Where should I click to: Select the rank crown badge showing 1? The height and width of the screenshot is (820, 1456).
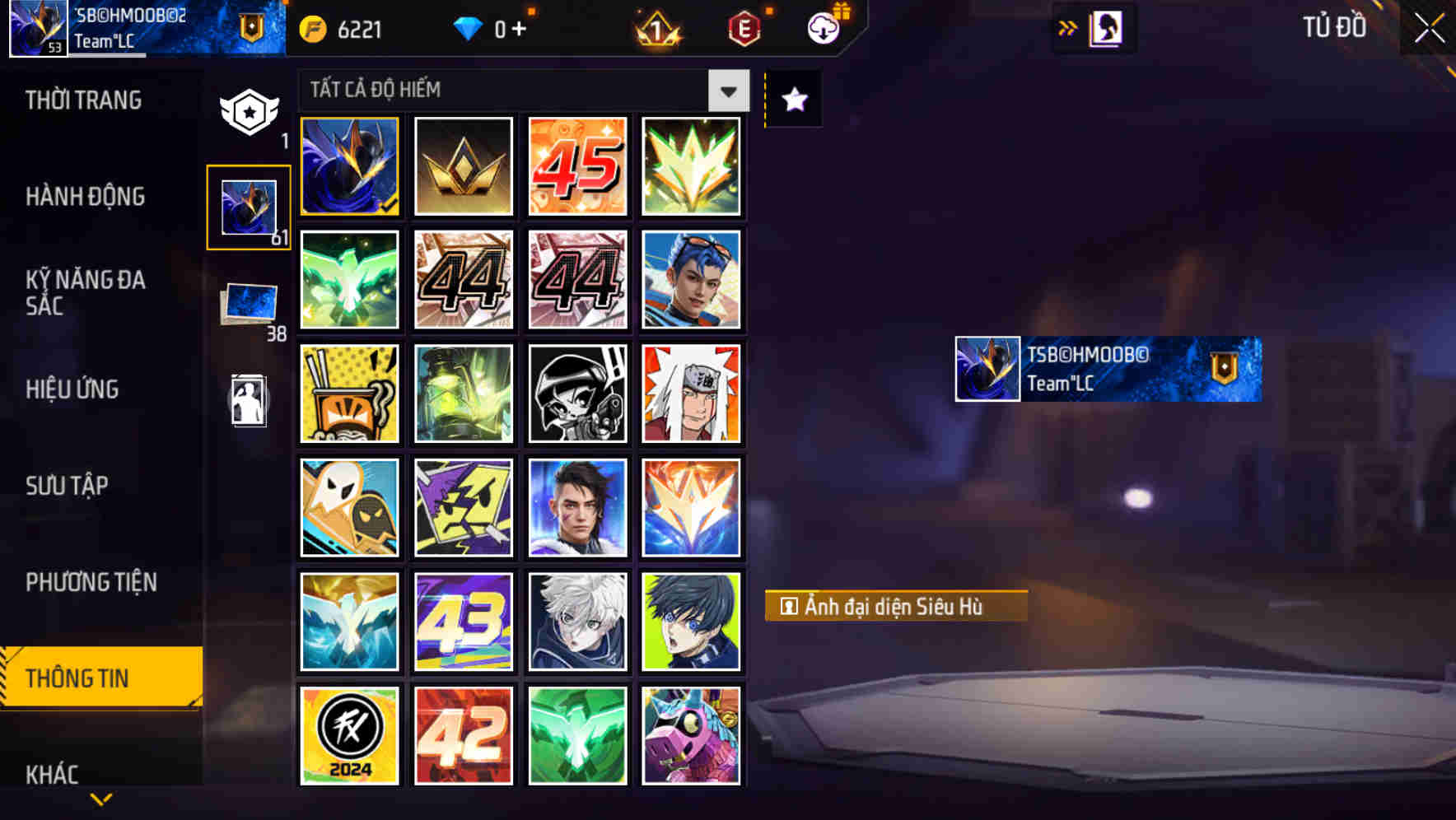655,28
